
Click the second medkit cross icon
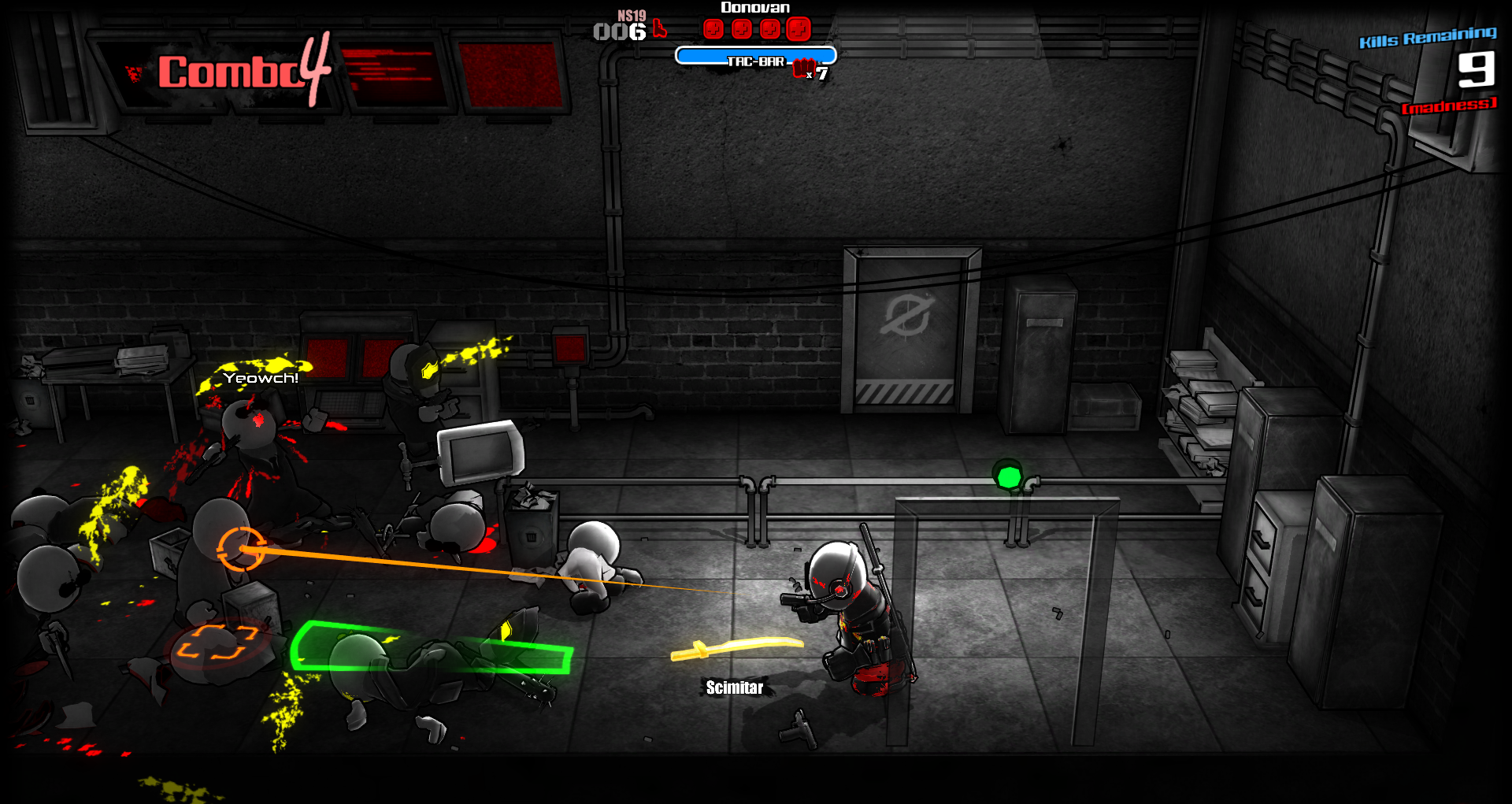742,29
